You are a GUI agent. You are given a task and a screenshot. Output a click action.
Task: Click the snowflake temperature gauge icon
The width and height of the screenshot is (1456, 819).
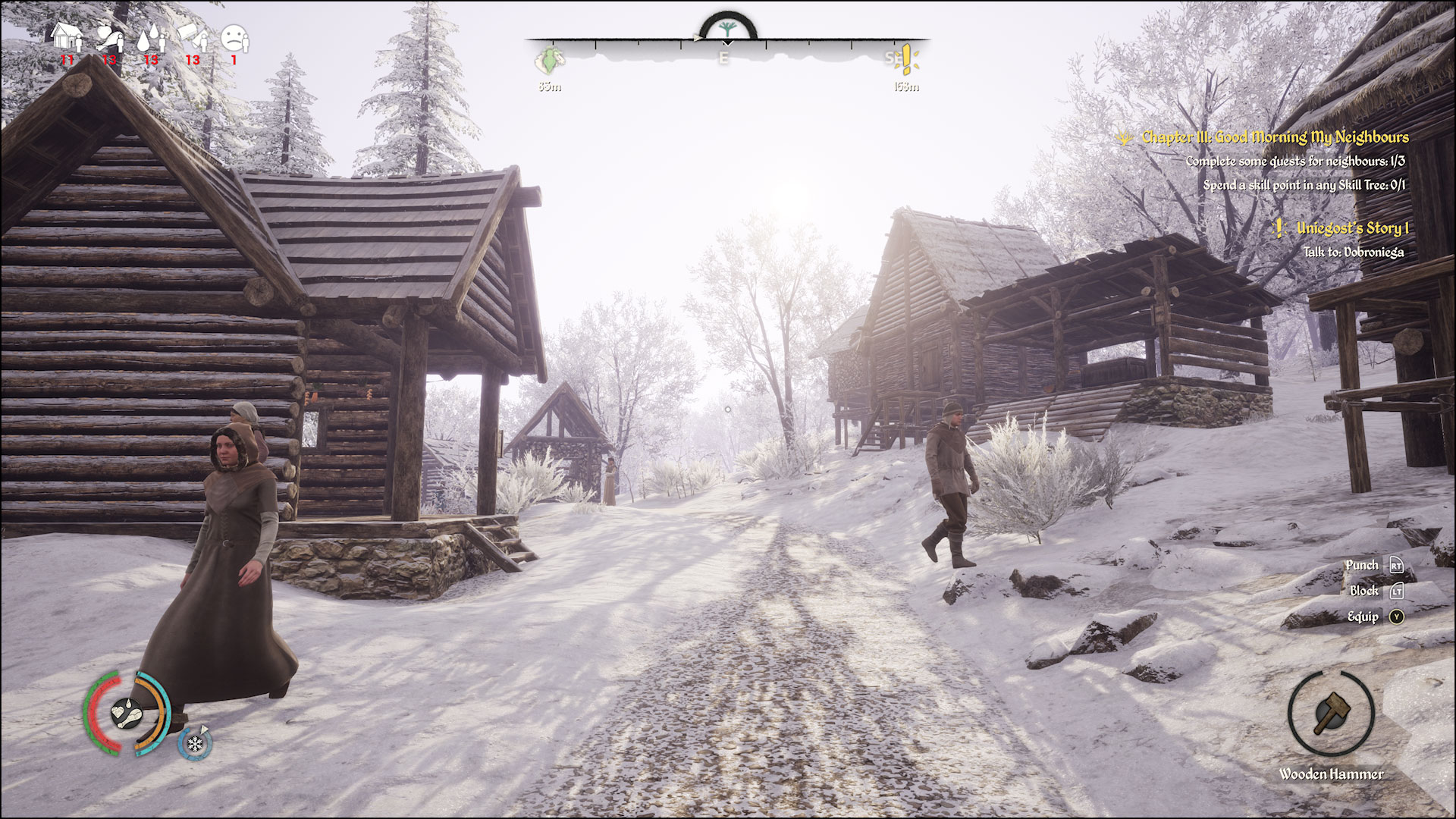195,745
